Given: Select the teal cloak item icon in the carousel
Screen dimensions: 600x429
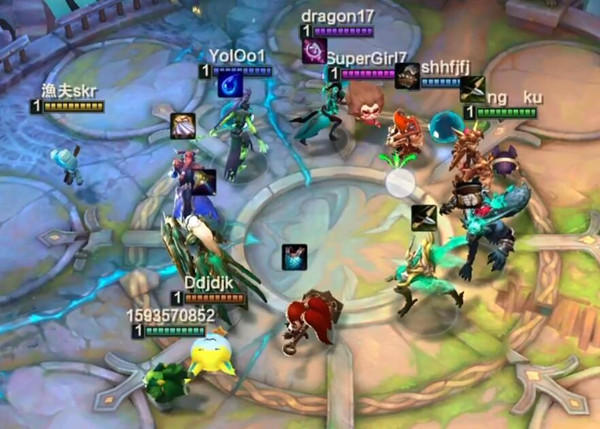Looking at the screenshot, I should 293,257.
